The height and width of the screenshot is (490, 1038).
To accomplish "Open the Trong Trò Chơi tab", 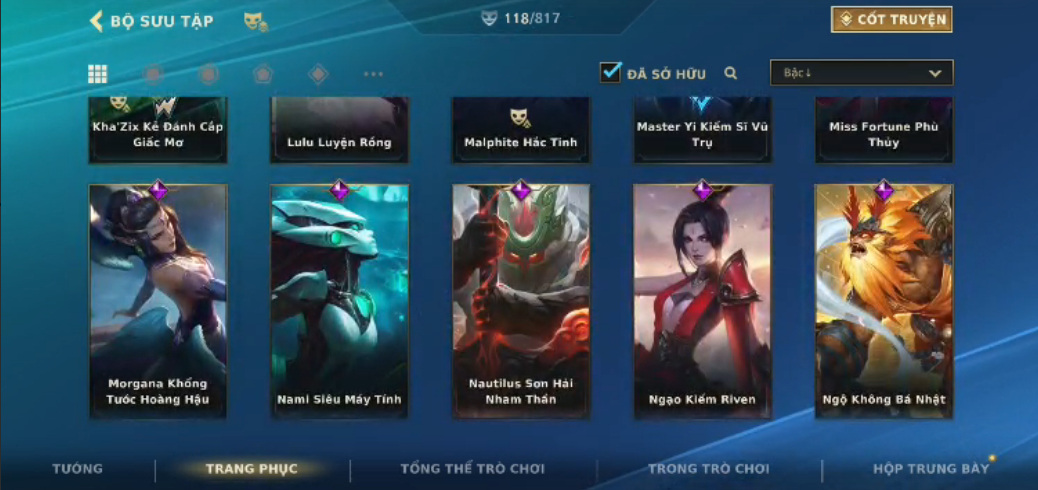I will click(x=709, y=469).
